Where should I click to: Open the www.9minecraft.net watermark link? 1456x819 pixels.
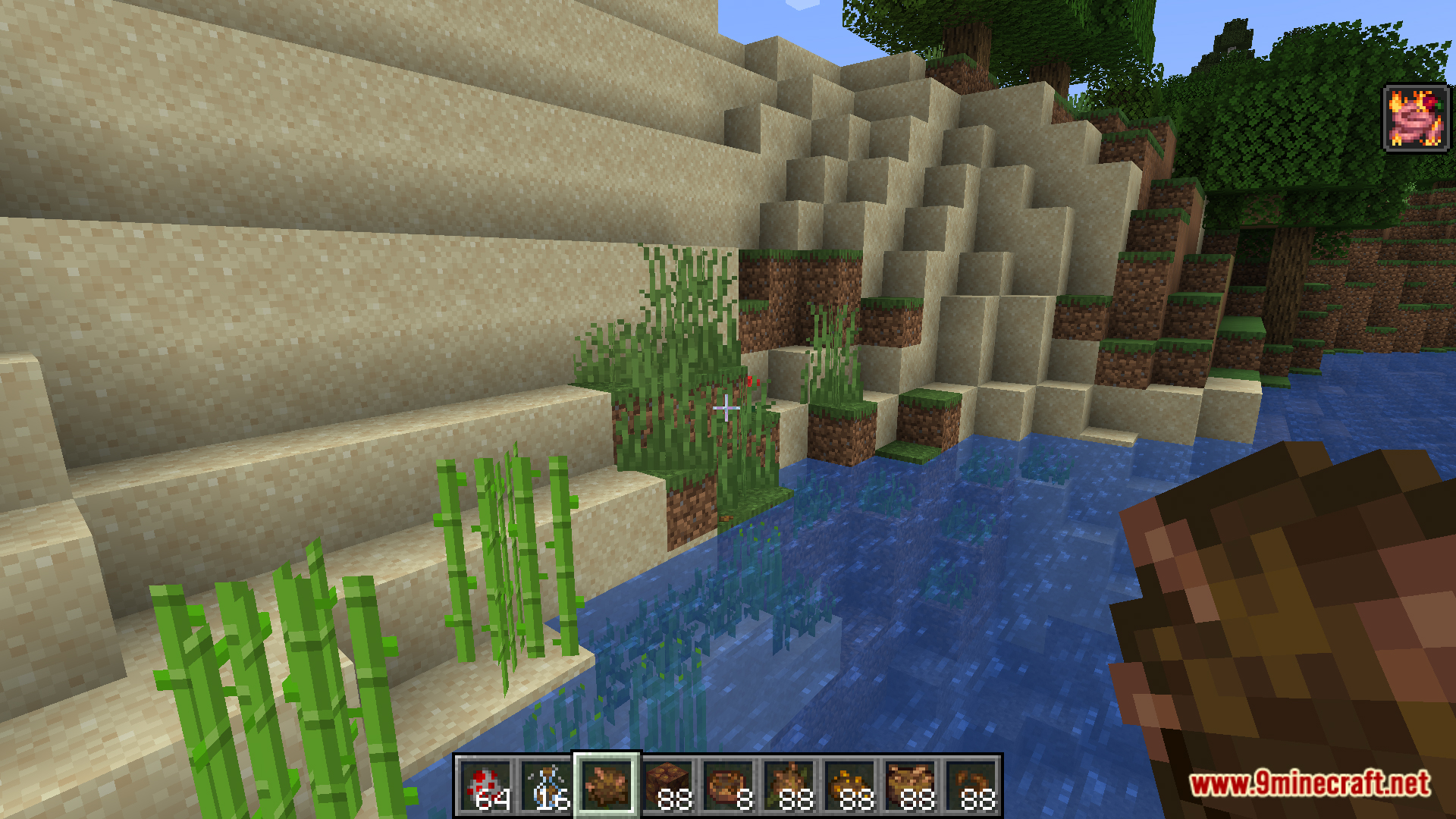(x=1310, y=783)
